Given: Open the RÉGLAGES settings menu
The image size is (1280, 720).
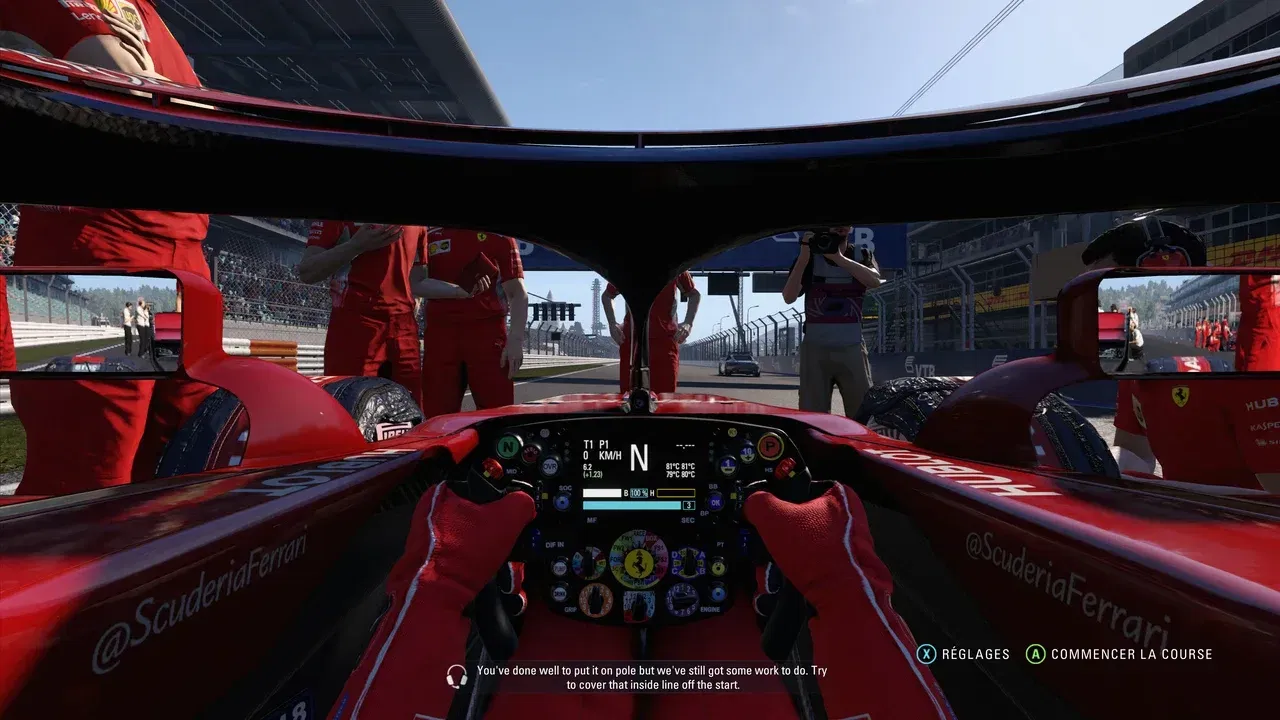Looking at the screenshot, I should click(975, 655).
